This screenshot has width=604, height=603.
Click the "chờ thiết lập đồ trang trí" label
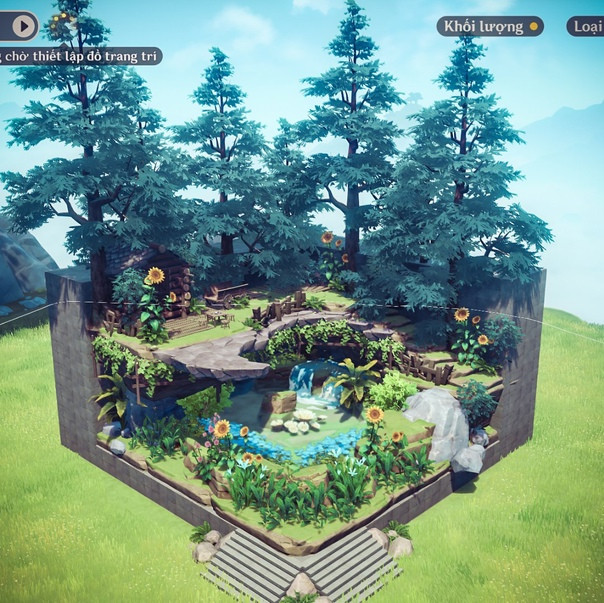80,56
